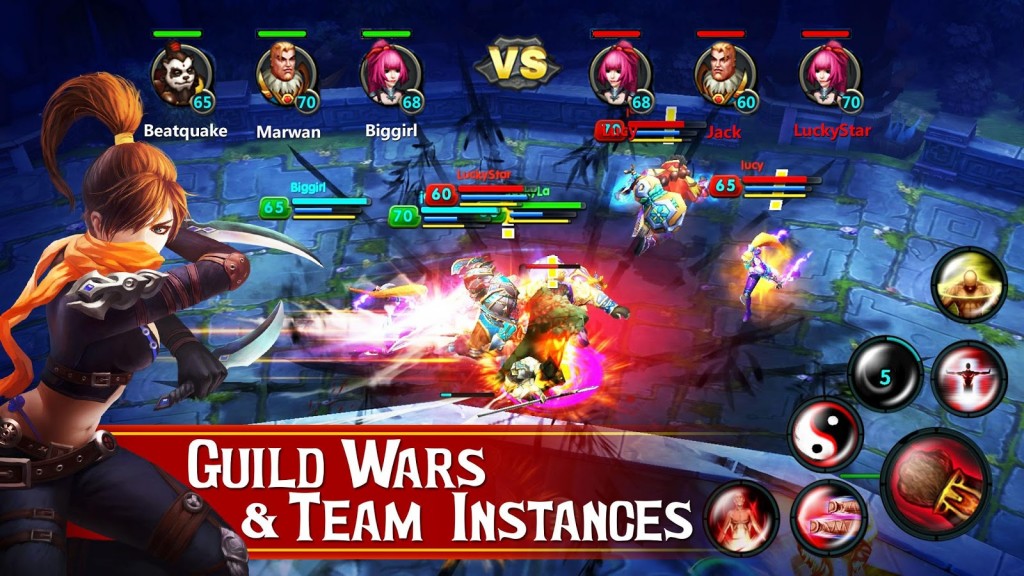Choose Marwan's team portrait

(284, 75)
